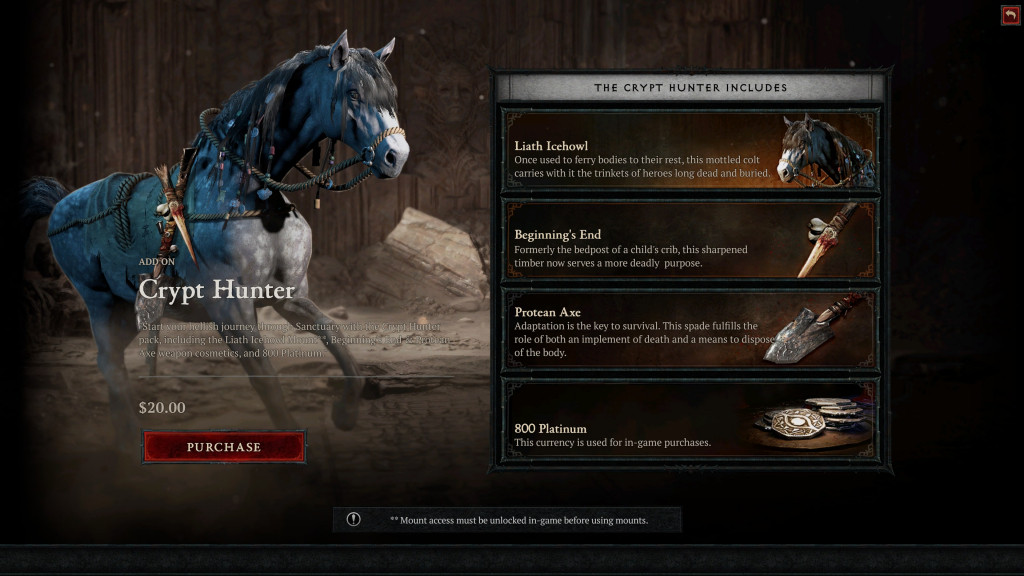This screenshot has height=576, width=1024.
Task: Select the 800 Platinum currency entry
Action: point(690,419)
